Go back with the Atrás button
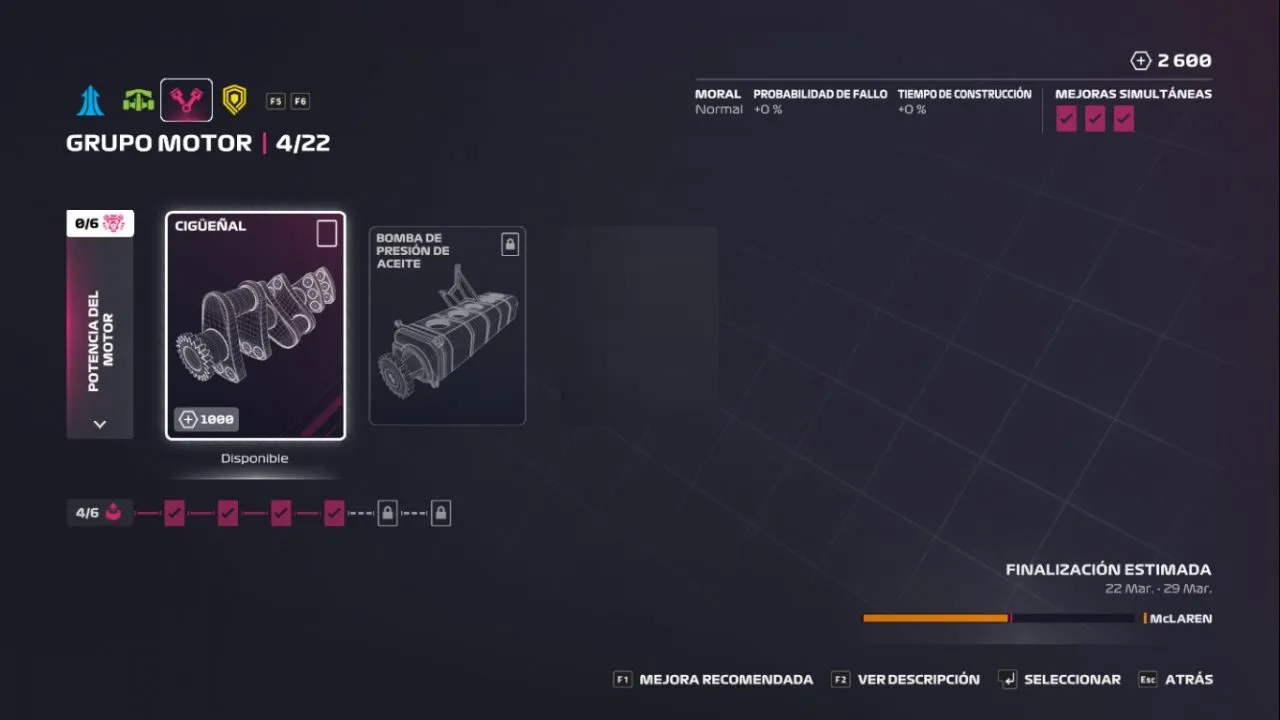Viewport: 1280px width, 720px height. pyautogui.click(x=1176, y=680)
